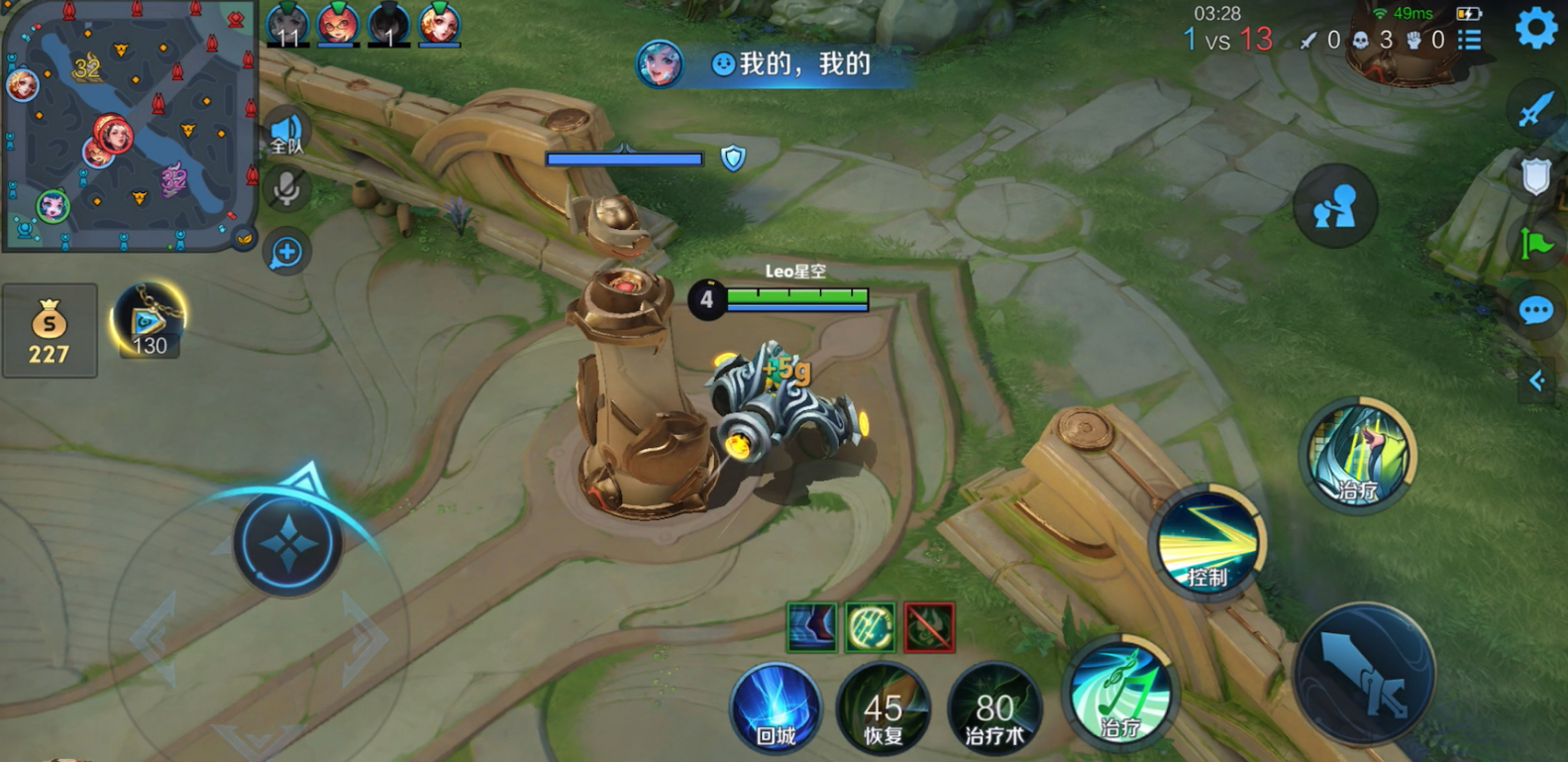
Task: Open the scoreboard list icon
Action: click(x=1470, y=40)
